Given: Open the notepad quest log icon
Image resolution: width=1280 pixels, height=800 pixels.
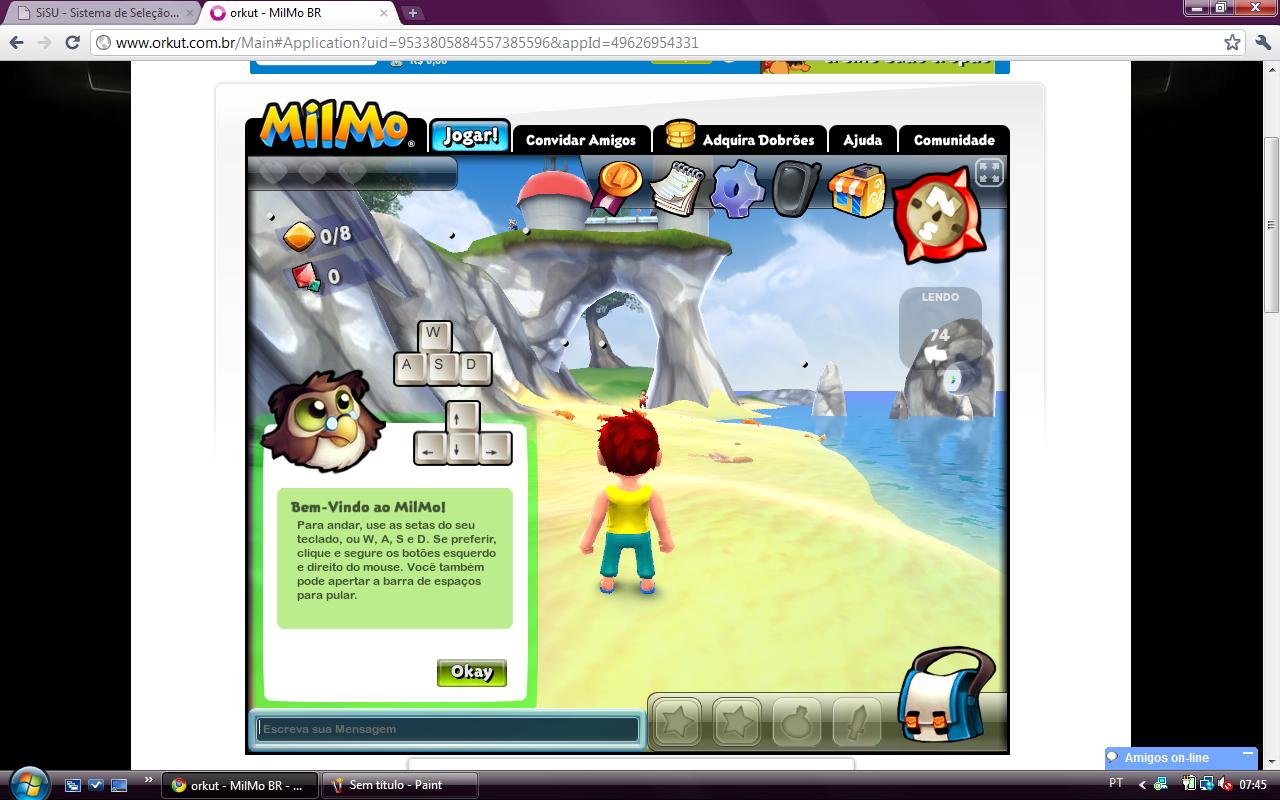Looking at the screenshot, I should [x=677, y=188].
